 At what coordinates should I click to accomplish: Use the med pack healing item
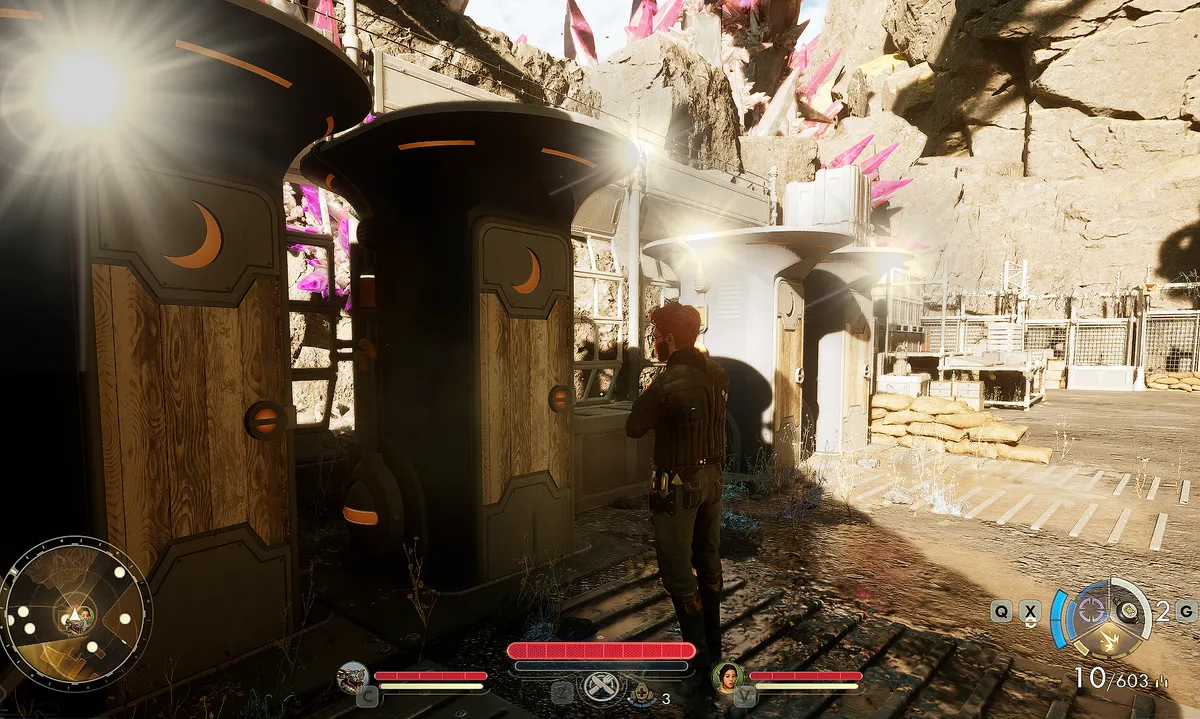coord(638,691)
